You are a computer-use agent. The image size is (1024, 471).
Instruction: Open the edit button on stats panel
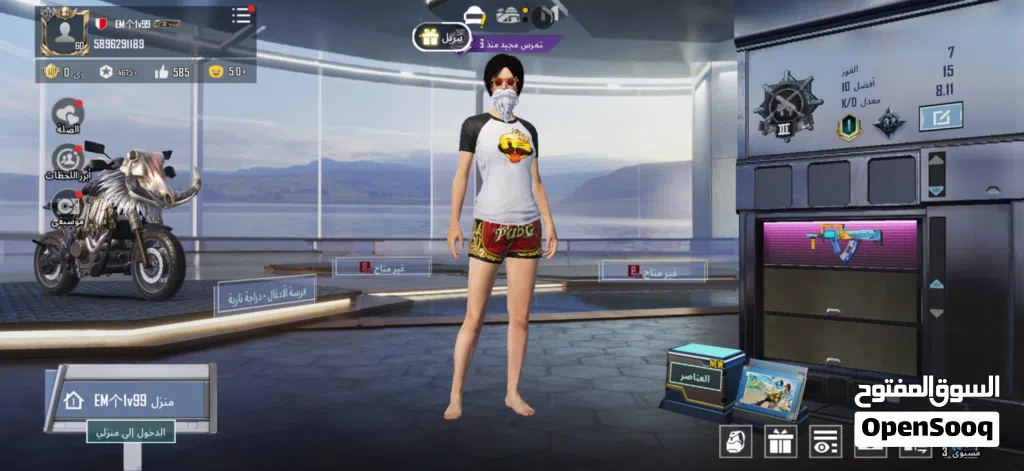tap(940, 117)
